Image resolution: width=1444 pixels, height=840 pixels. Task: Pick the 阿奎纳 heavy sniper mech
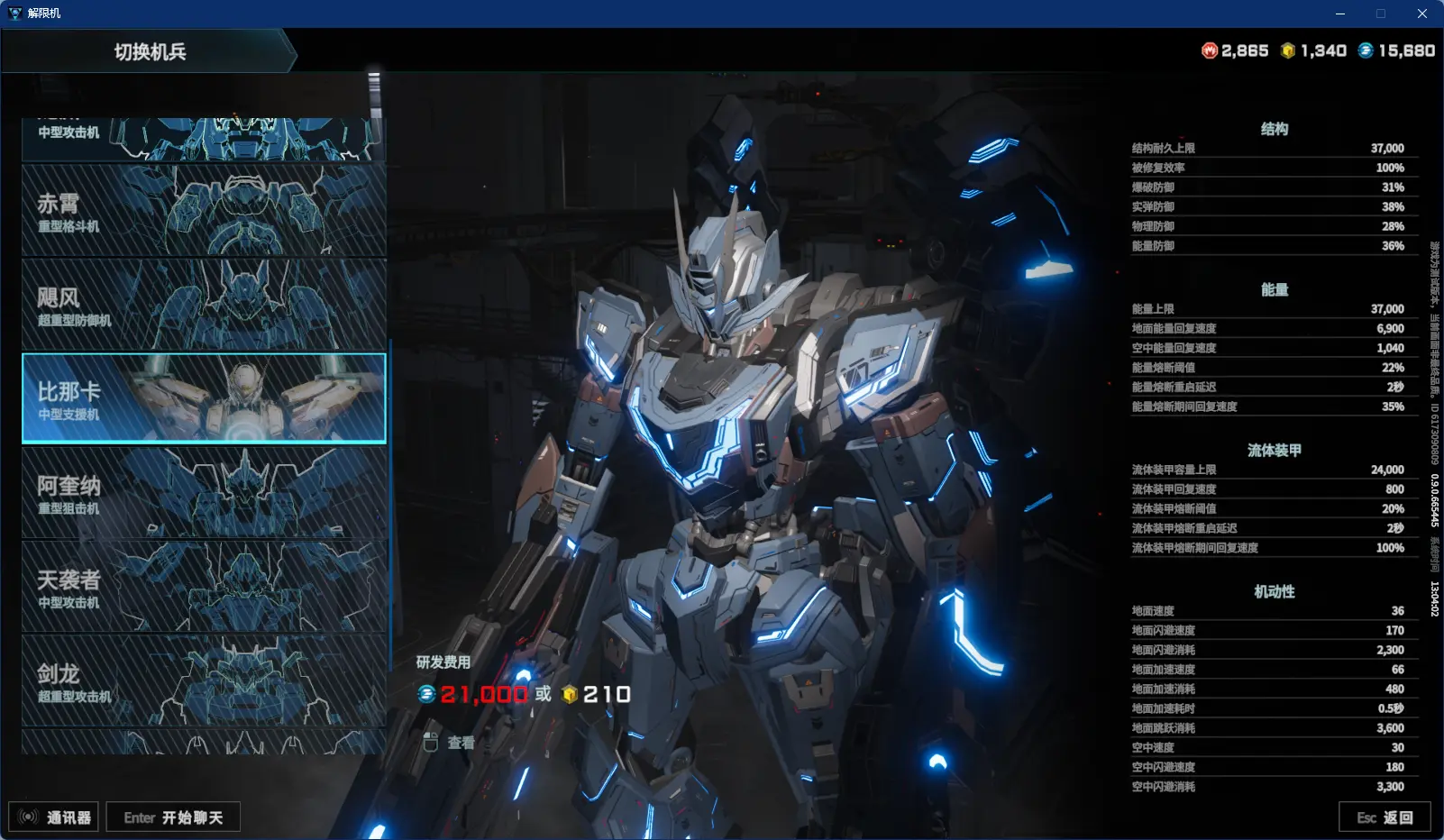(204, 493)
